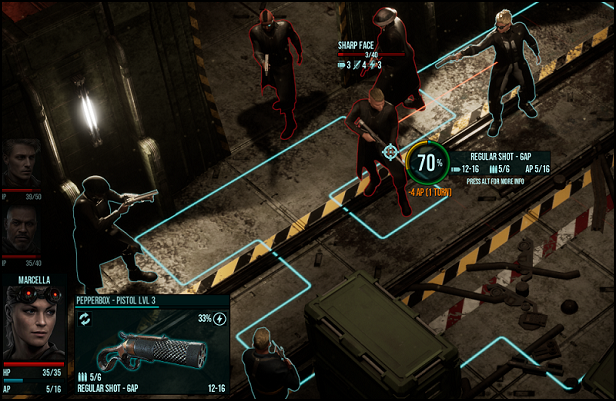The width and height of the screenshot is (616, 401).
Task: Click the lightning bolt icon on weapon panel
Action: [220, 319]
